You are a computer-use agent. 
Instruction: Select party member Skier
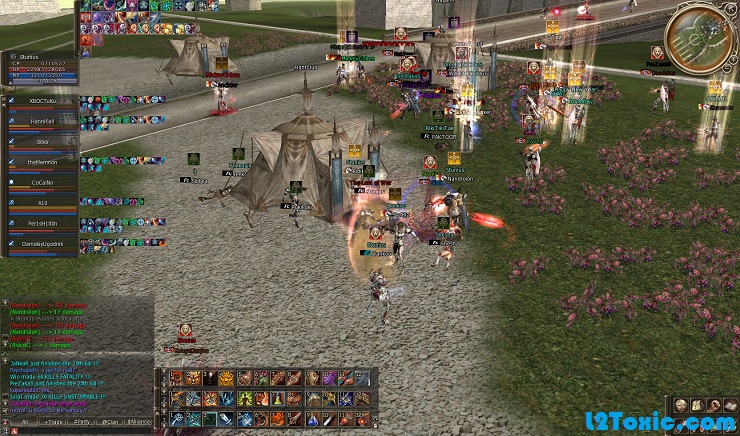pos(42,142)
